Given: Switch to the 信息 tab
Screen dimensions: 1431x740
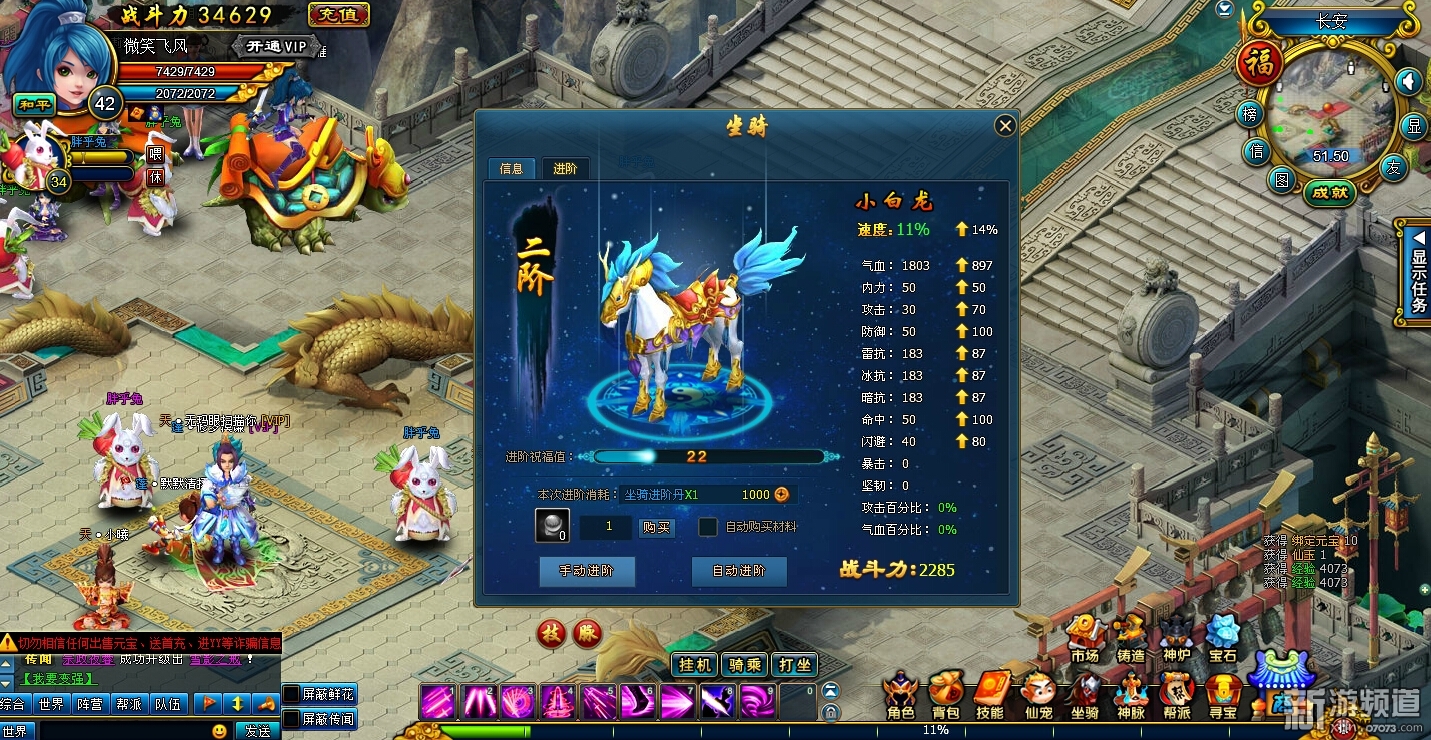Looking at the screenshot, I should 511,168.
